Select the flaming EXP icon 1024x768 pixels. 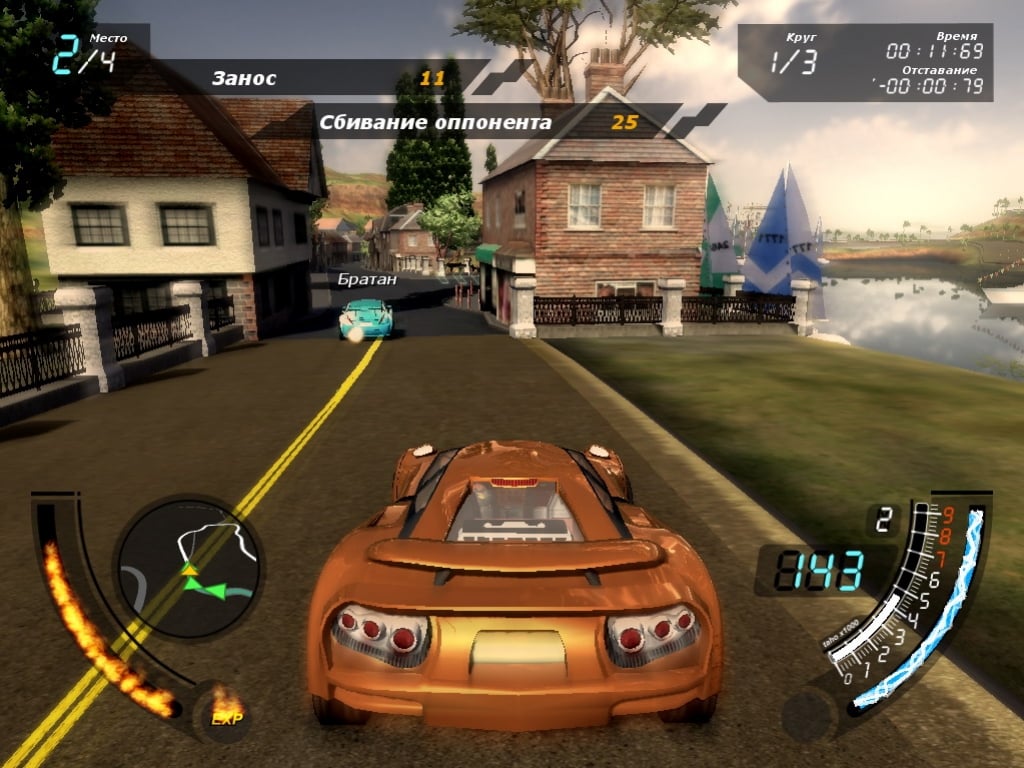pyautogui.click(x=225, y=708)
